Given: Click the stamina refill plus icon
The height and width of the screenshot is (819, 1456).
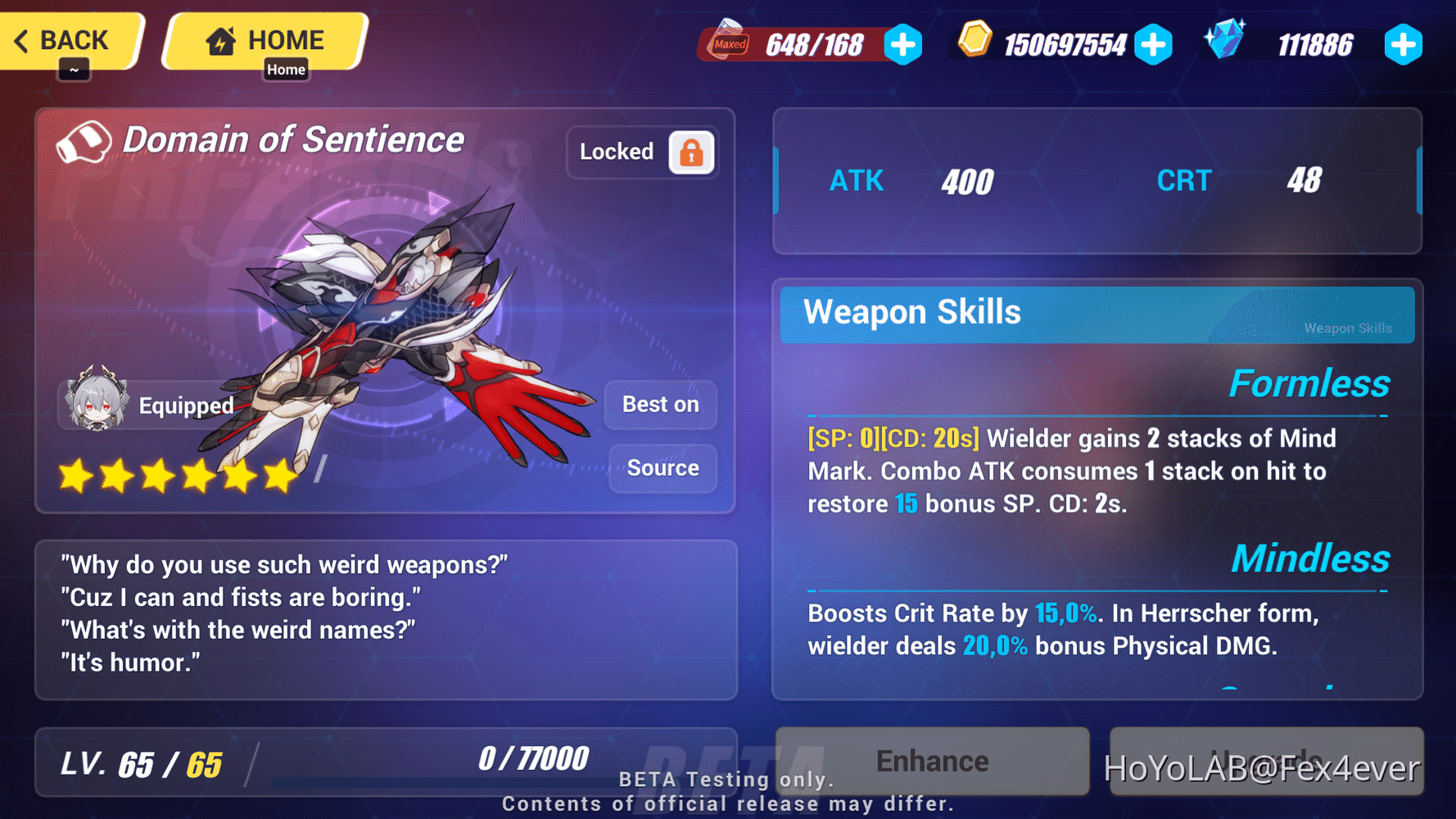Looking at the screenshot, I should 903,45.
